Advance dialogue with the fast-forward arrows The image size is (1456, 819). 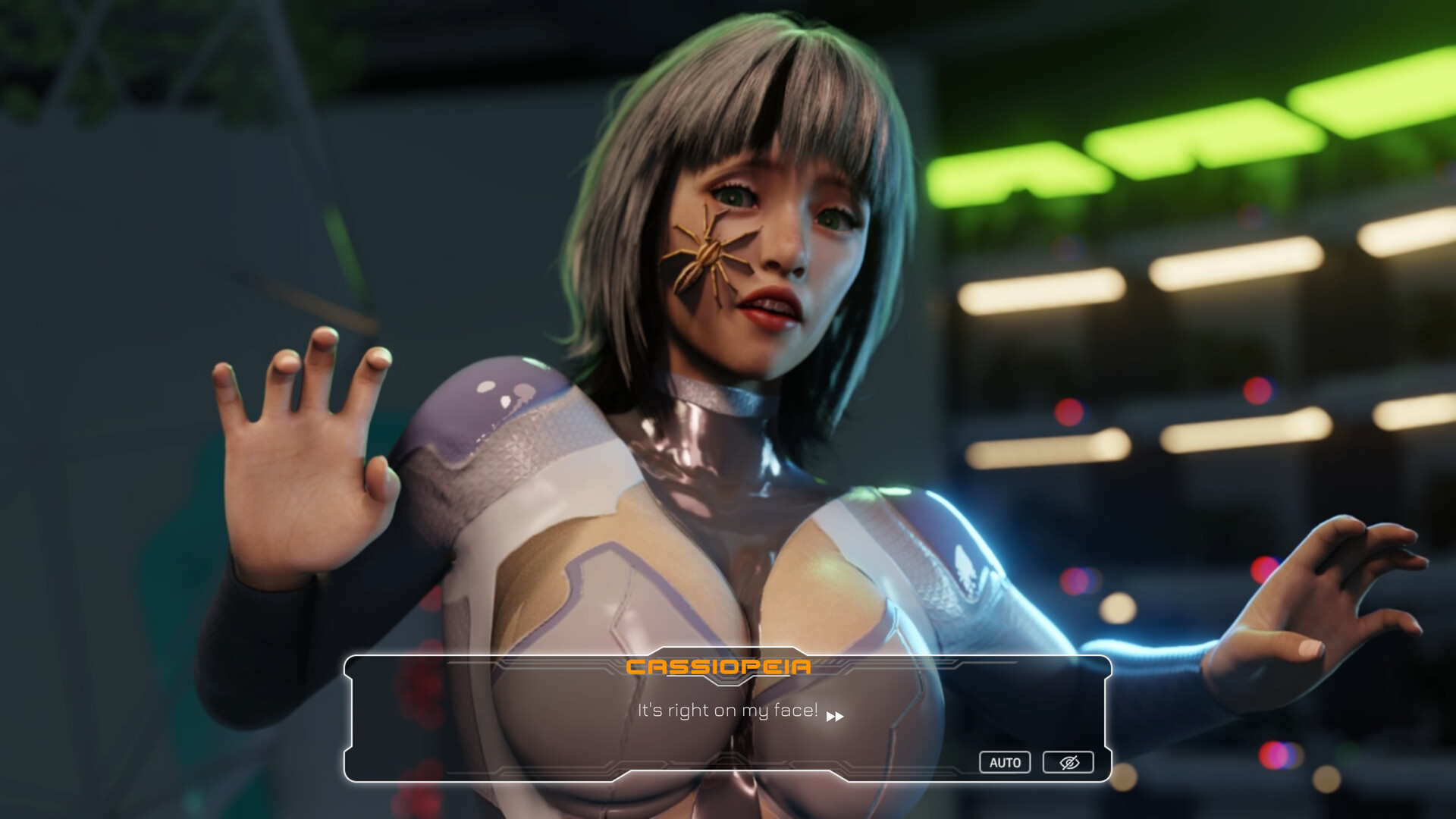pos(835,717)
